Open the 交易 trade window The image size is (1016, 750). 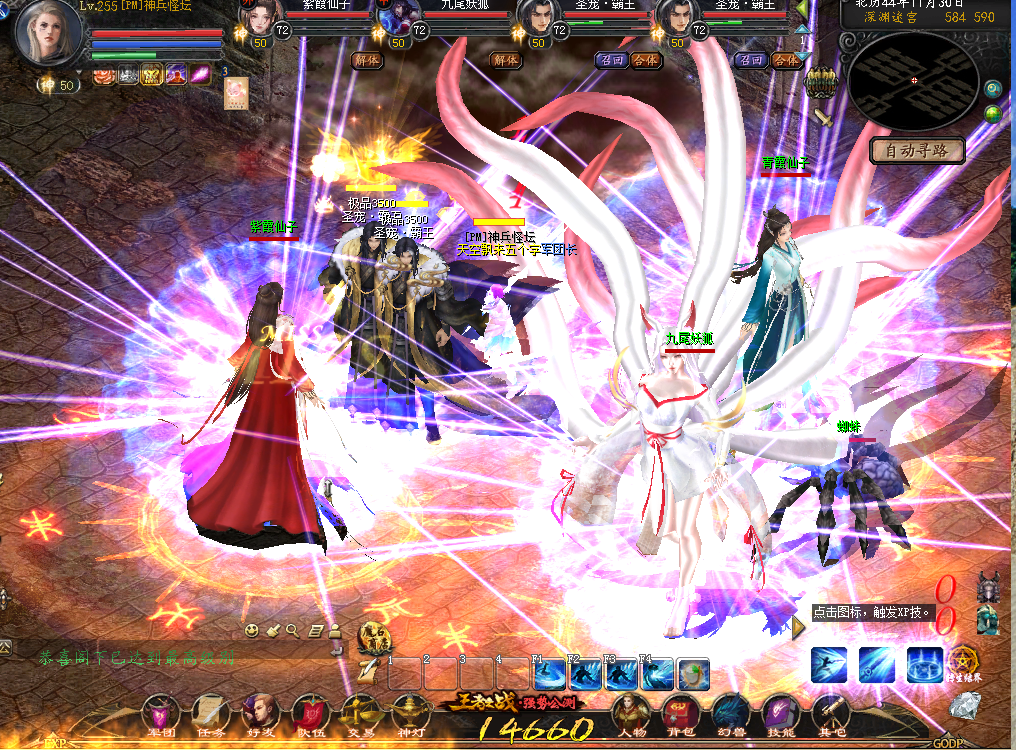[360, 714]
